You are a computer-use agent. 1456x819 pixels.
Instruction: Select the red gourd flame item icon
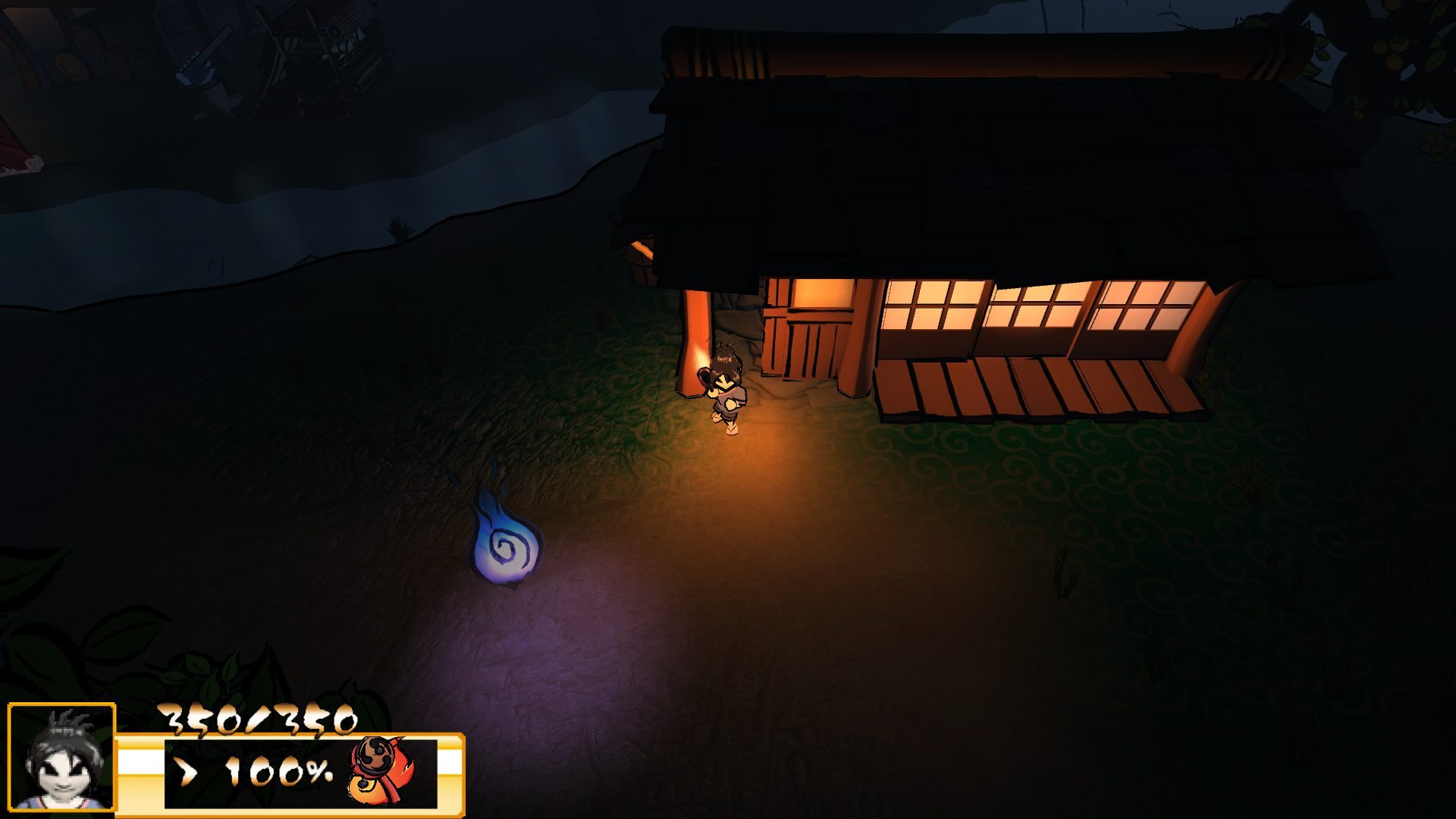(381, 771)
